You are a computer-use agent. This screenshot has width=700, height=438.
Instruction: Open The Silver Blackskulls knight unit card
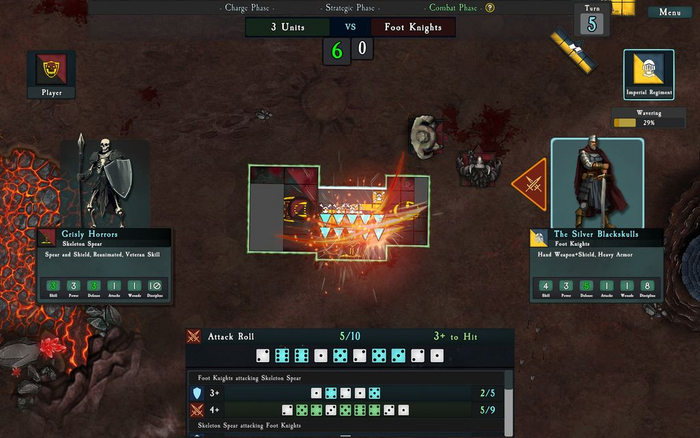click(x=596, y=264)
